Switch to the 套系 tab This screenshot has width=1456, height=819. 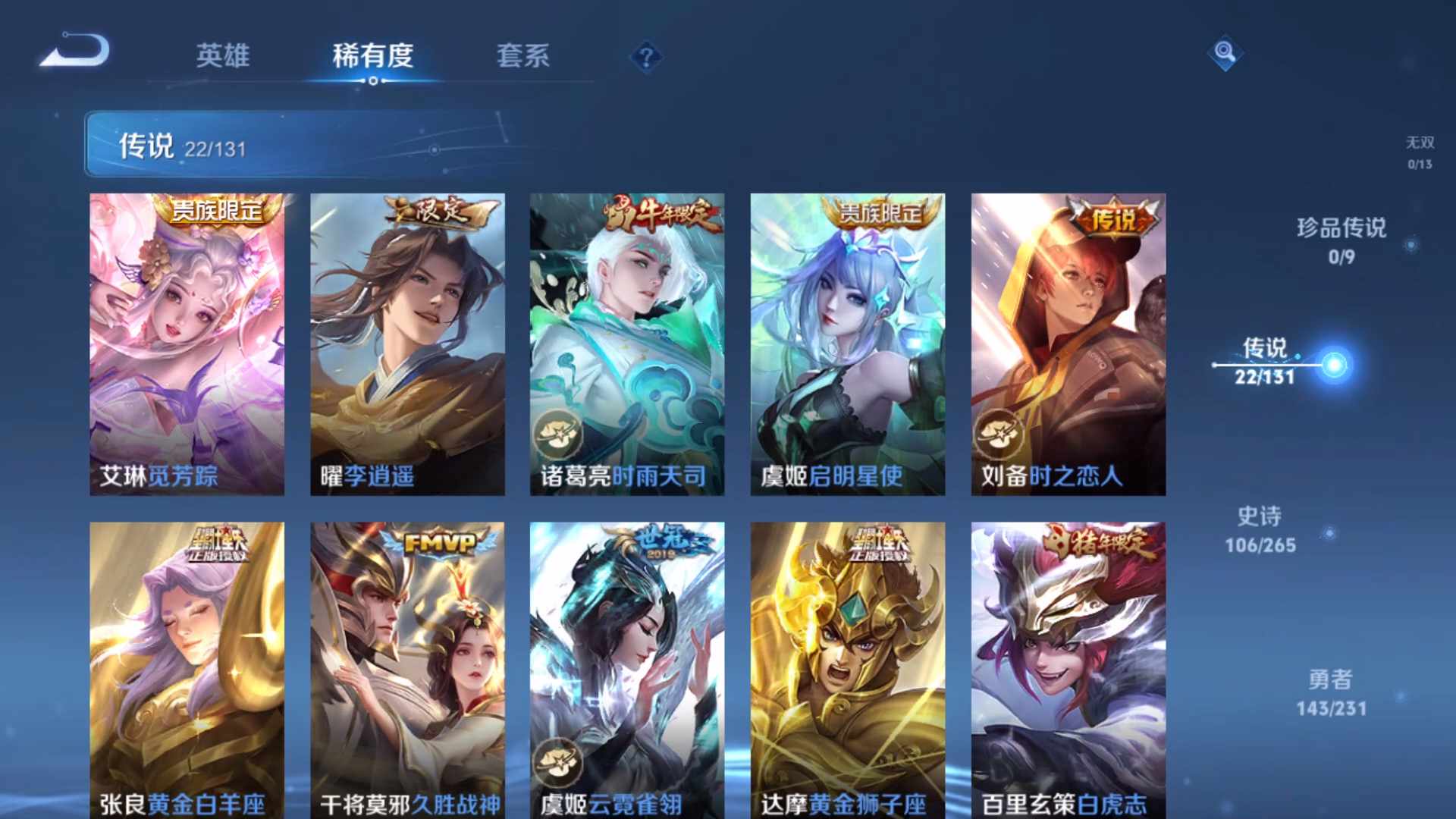[525, 56]
